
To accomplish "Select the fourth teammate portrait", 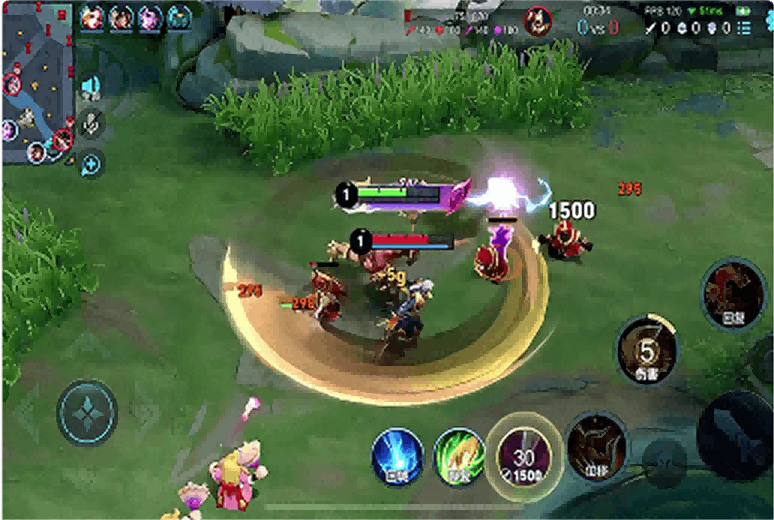I will tap(179, 17).
